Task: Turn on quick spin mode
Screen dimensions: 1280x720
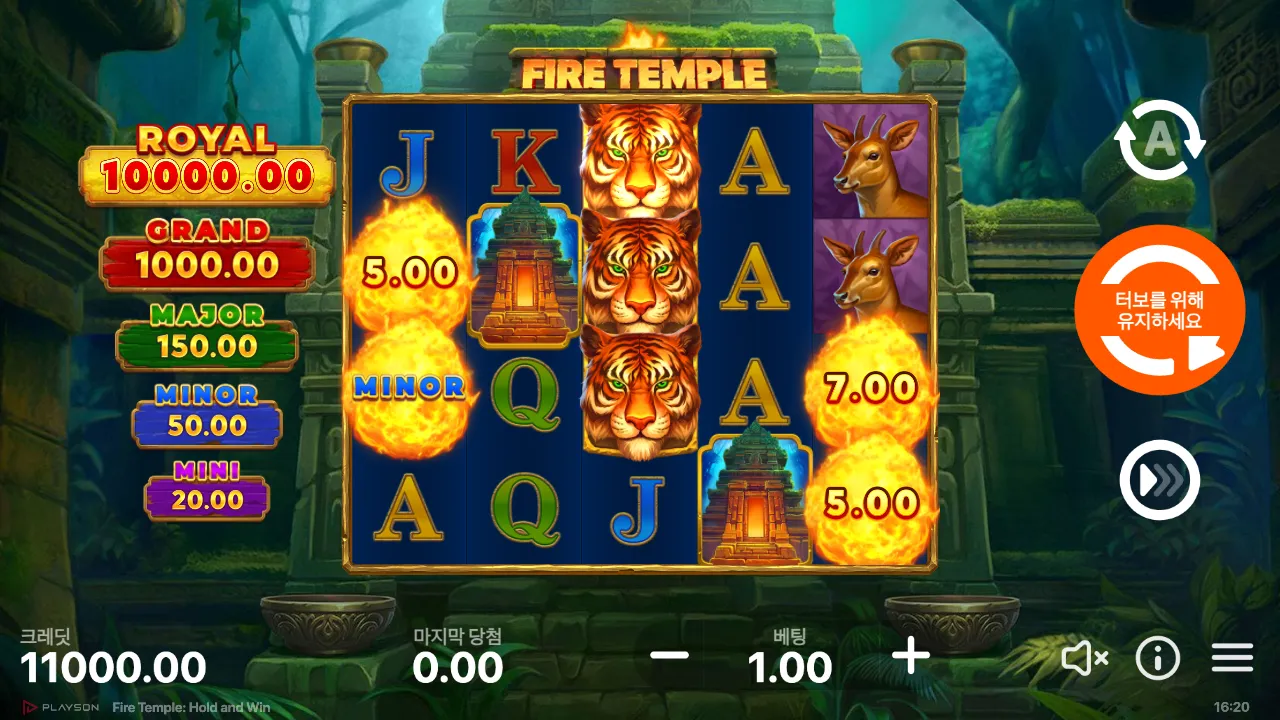Action: tap(1159, 479)
